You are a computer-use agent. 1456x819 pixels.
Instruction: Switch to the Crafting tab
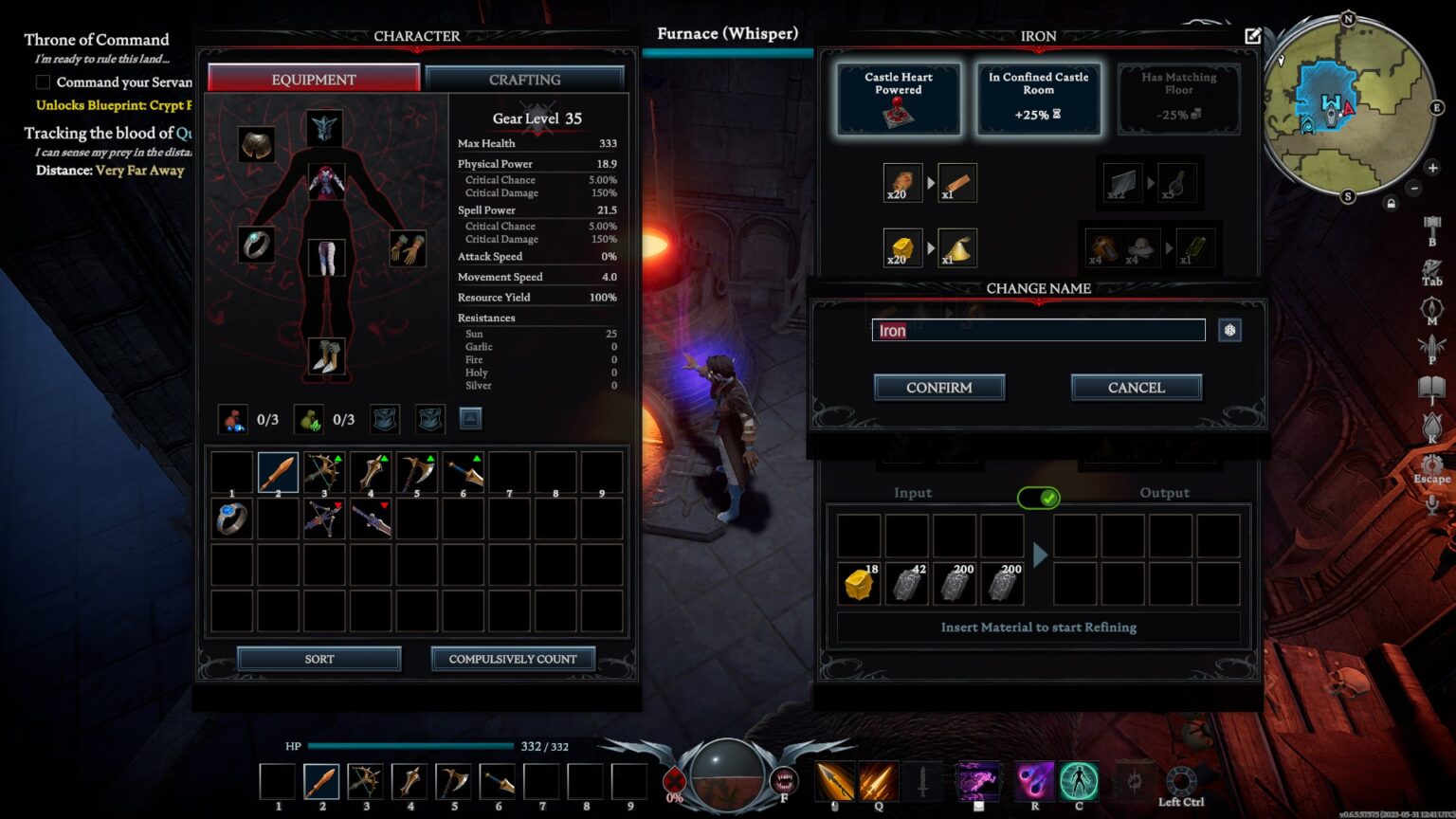pyautogui.click(x=524, y=80)
